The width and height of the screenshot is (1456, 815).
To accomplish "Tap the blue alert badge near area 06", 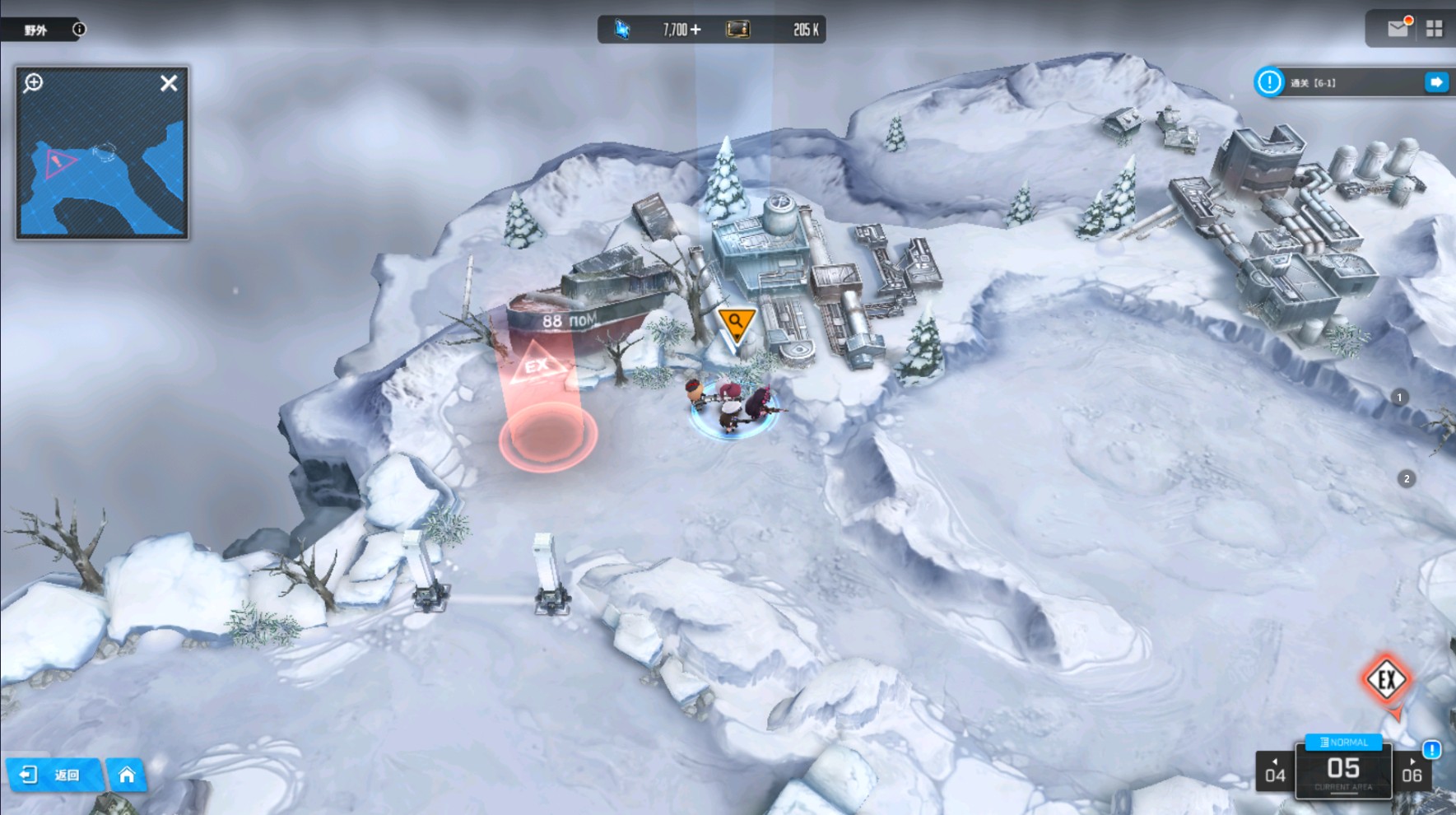I will (1432, 749).
